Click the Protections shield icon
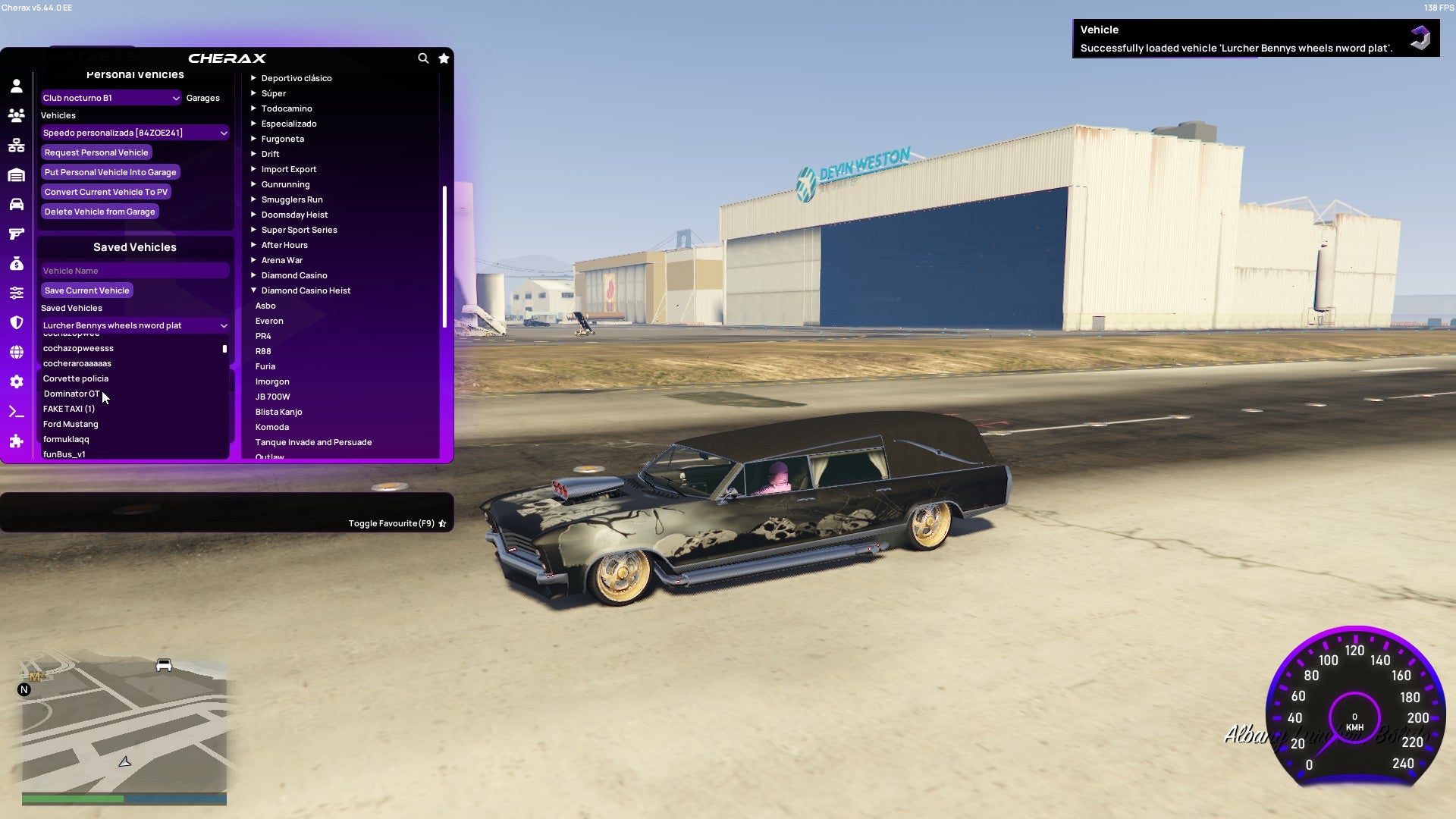1456x819 pixels. 16,322
